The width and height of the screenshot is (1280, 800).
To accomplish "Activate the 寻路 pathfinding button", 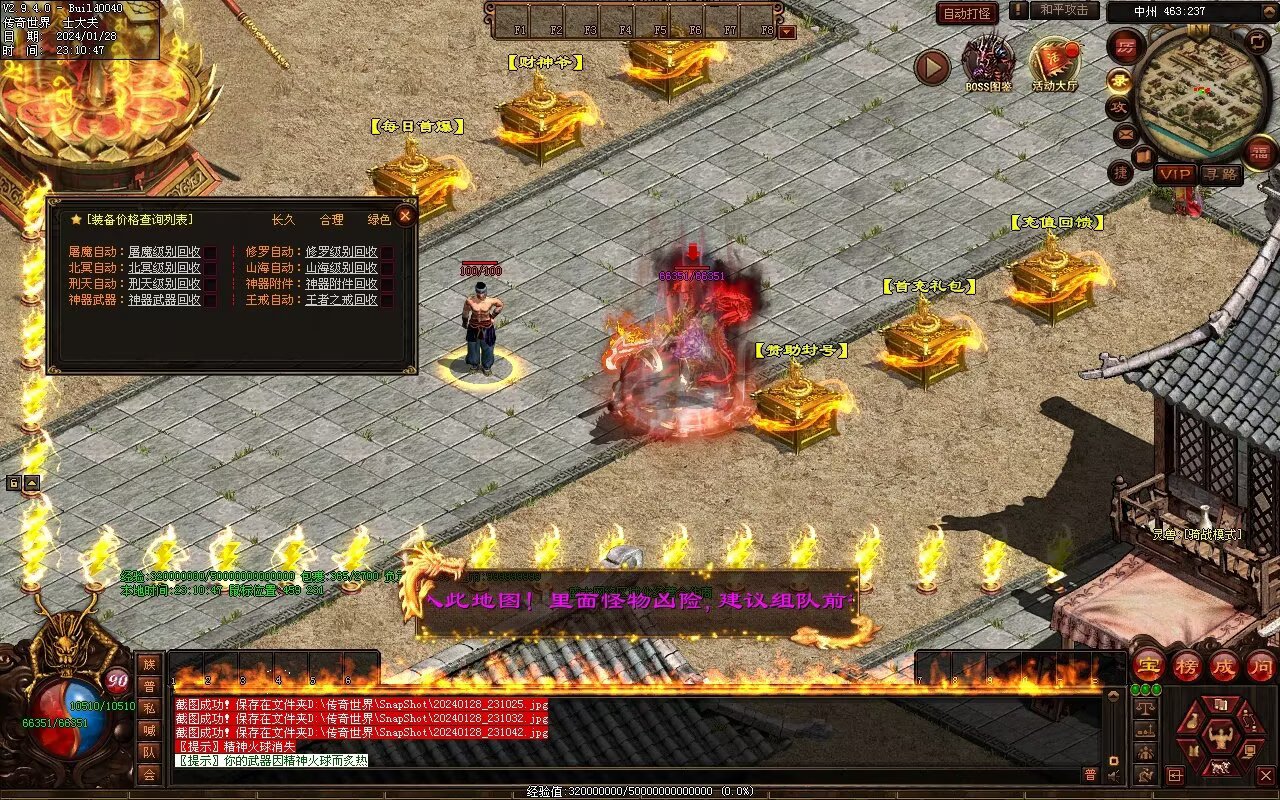I will pyautogui.click(x=1220, y=174).
